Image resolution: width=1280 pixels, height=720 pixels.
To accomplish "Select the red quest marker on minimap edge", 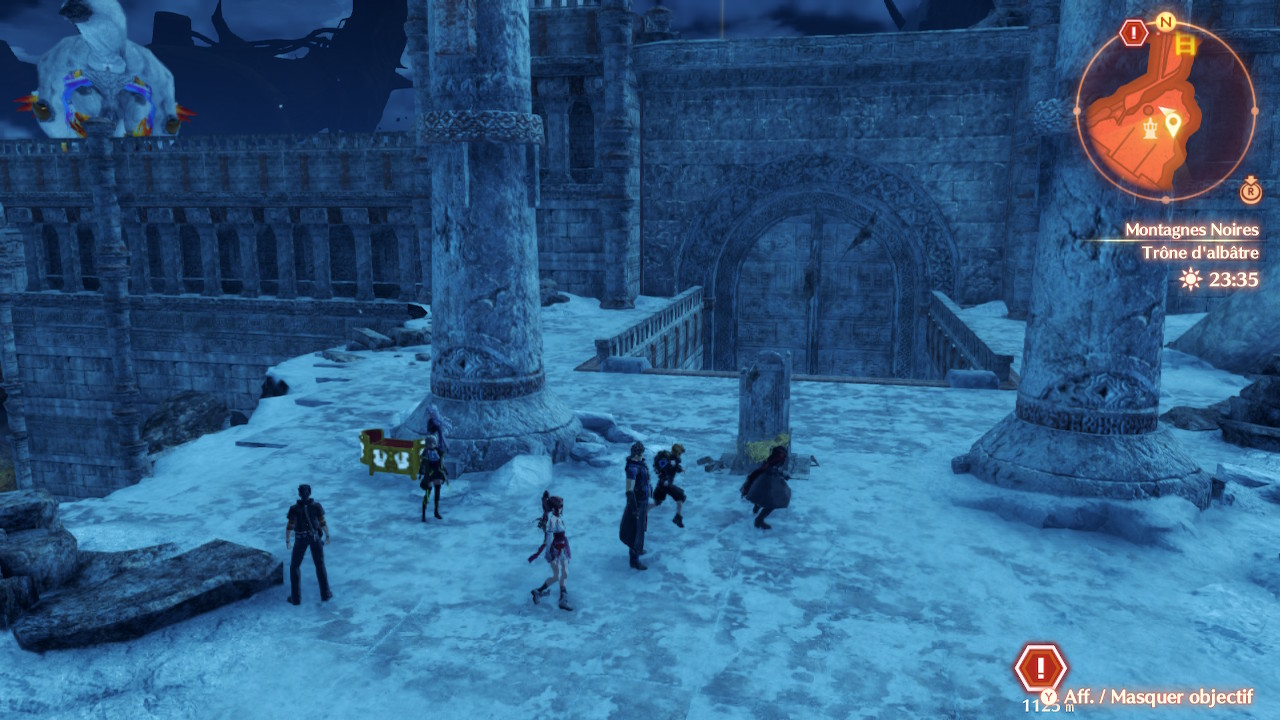I will click(x=1133, y=34).
